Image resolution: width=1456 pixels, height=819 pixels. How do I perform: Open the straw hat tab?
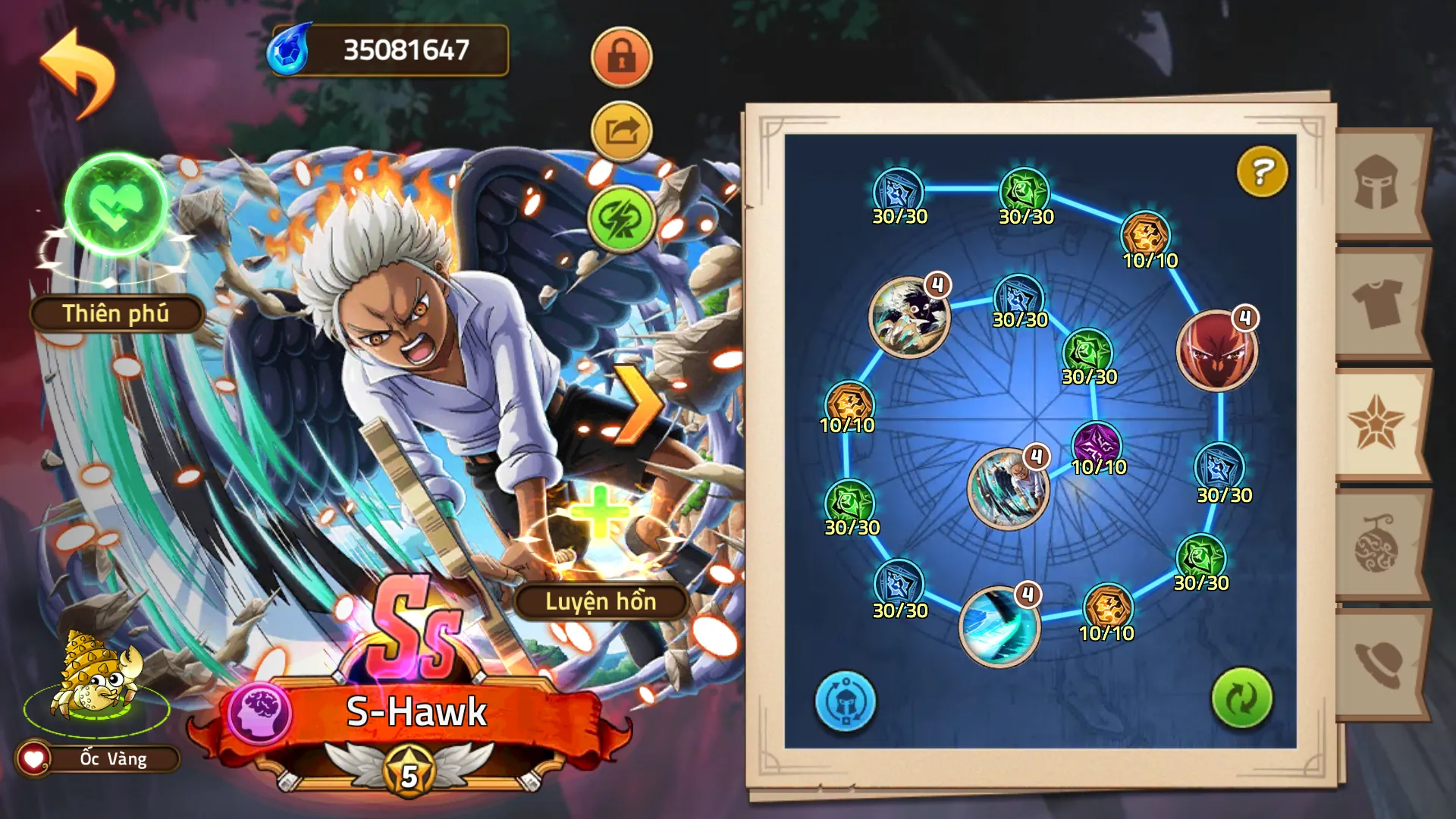1377,665
